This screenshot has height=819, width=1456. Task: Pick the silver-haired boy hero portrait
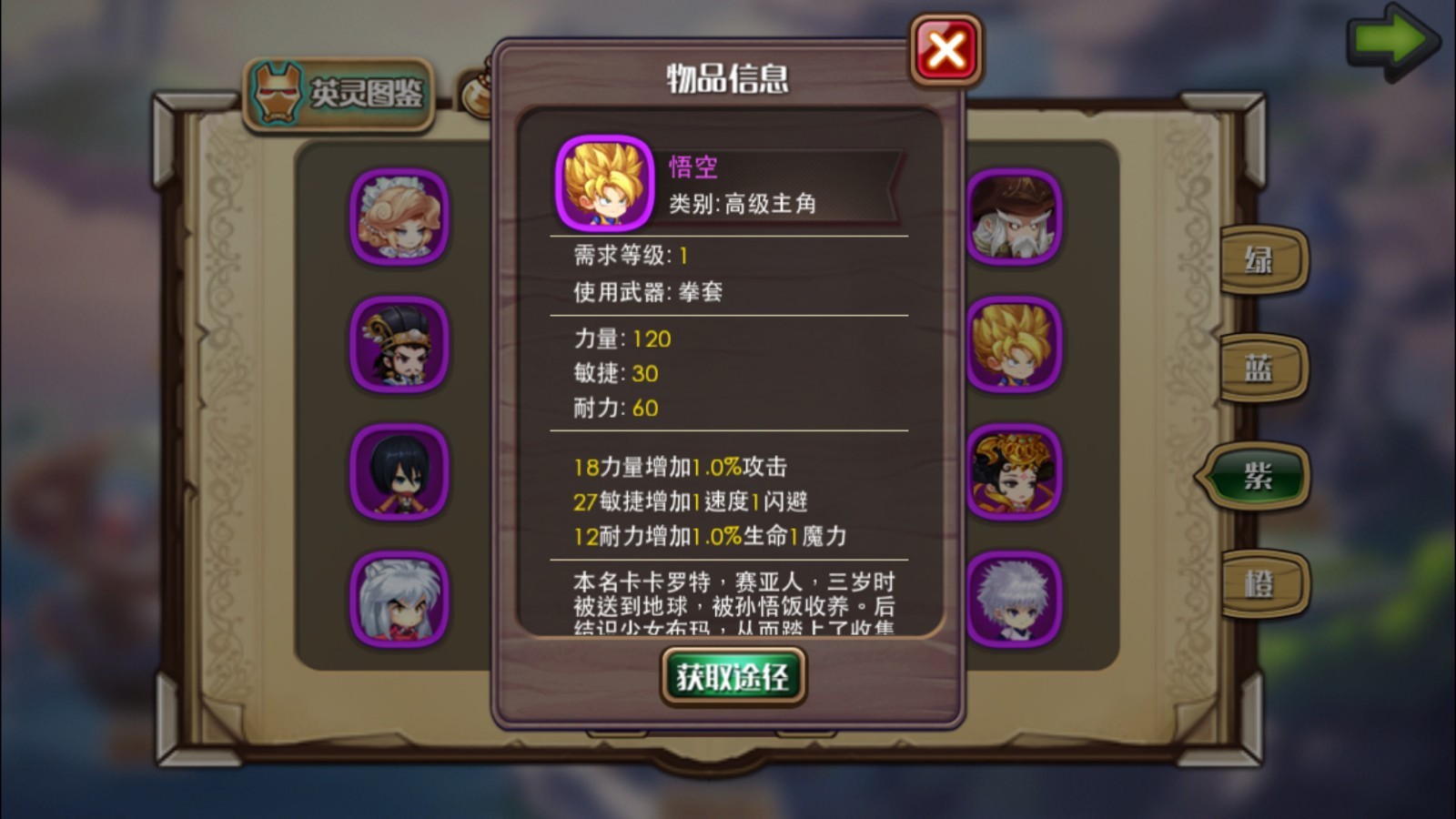[1014, 600]
